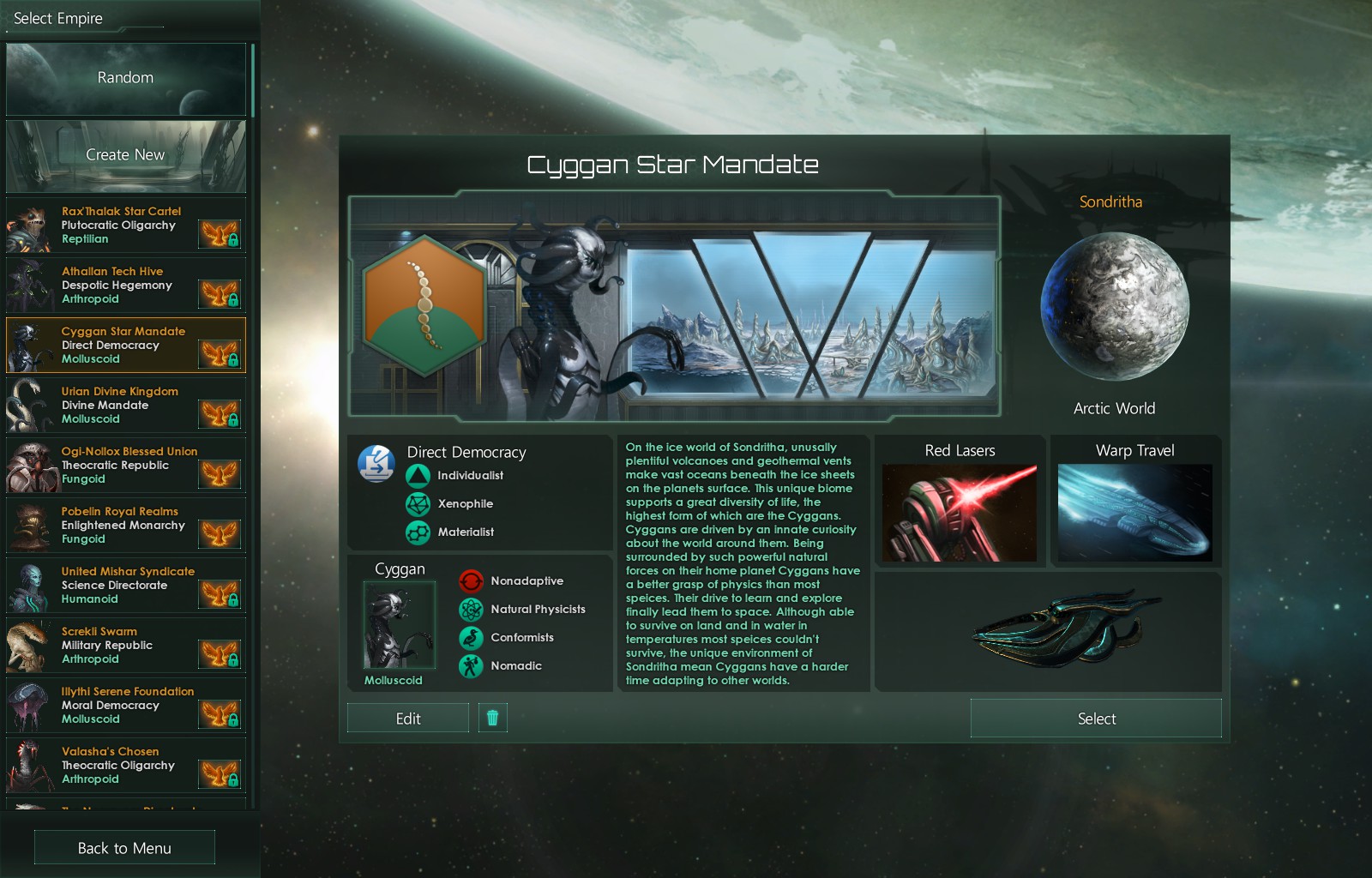Choose the Urian Divine Kingdom empire
Screen dimensions: 1372x878
click(x=125, y=406)
